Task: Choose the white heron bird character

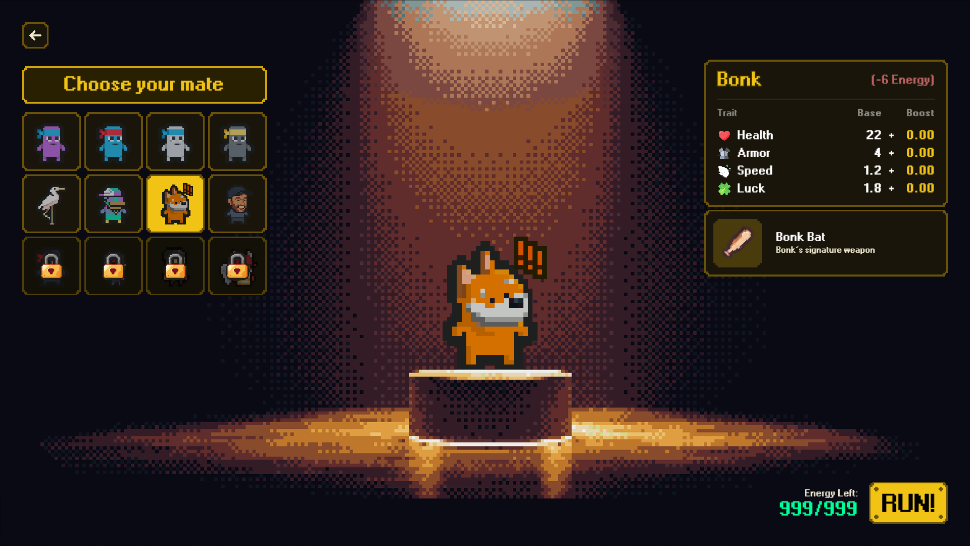Action: pyautogui.click(x=51, y=204)
